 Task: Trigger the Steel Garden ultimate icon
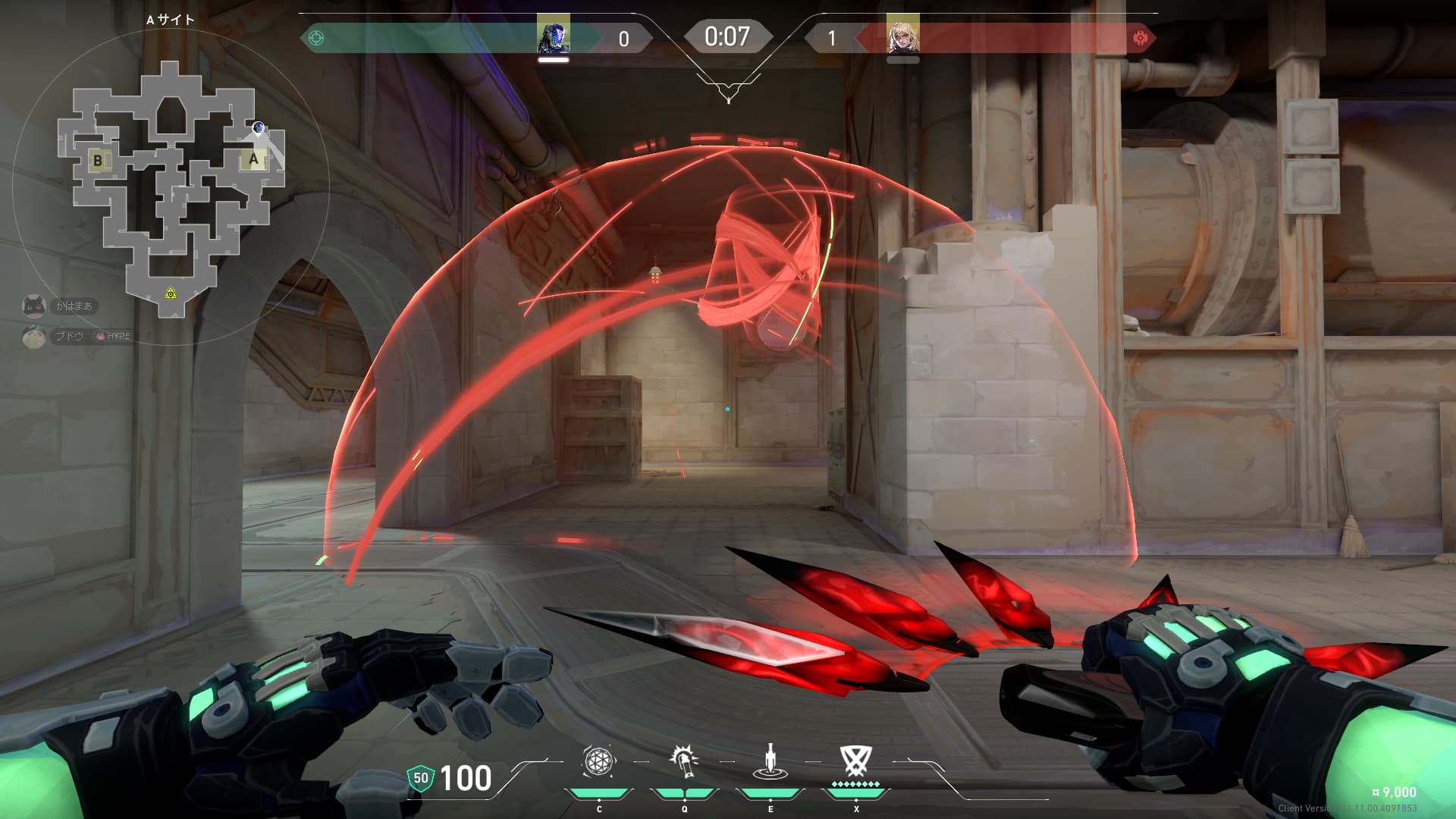pos(855,762)
